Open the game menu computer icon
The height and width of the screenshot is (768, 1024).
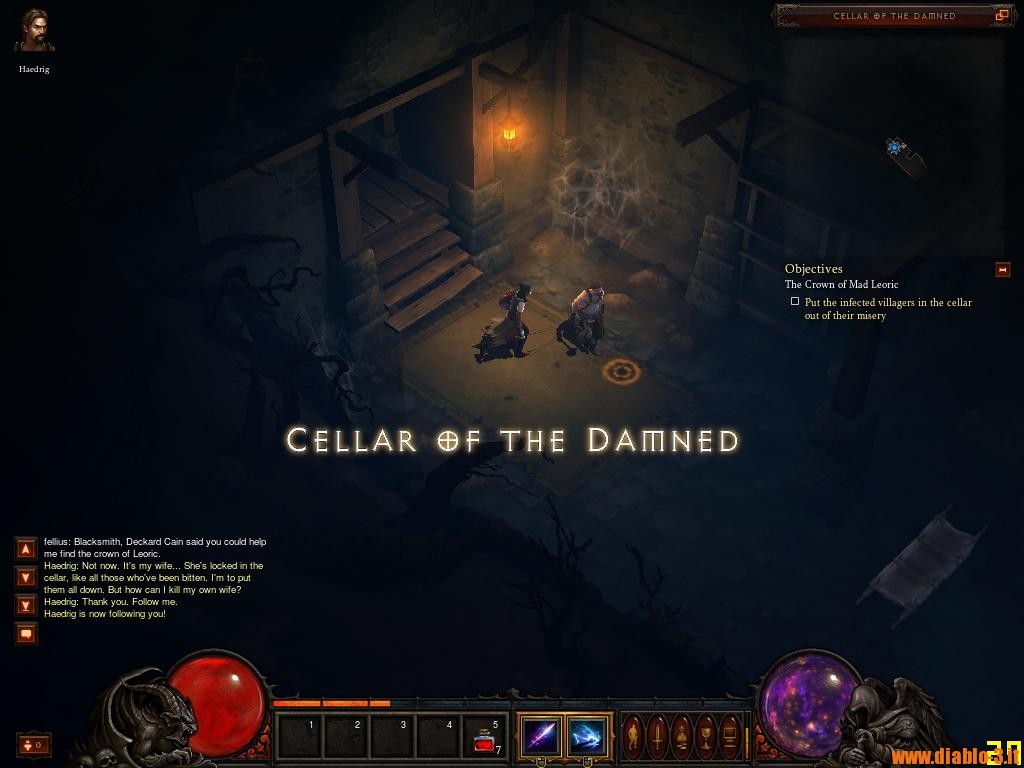[x=730, y=737]
